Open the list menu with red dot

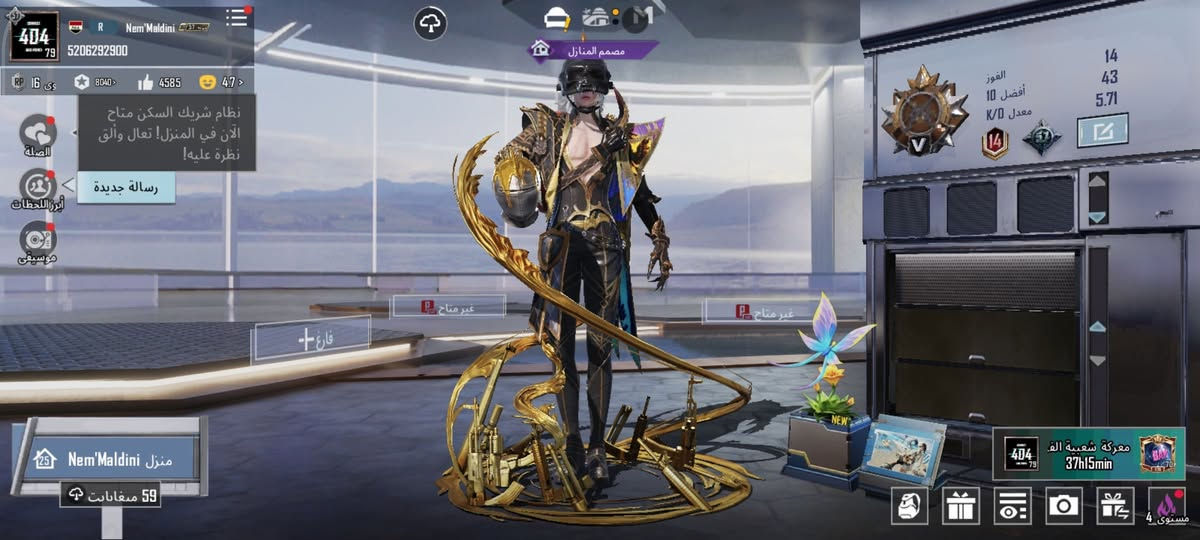tap(237, 17)
